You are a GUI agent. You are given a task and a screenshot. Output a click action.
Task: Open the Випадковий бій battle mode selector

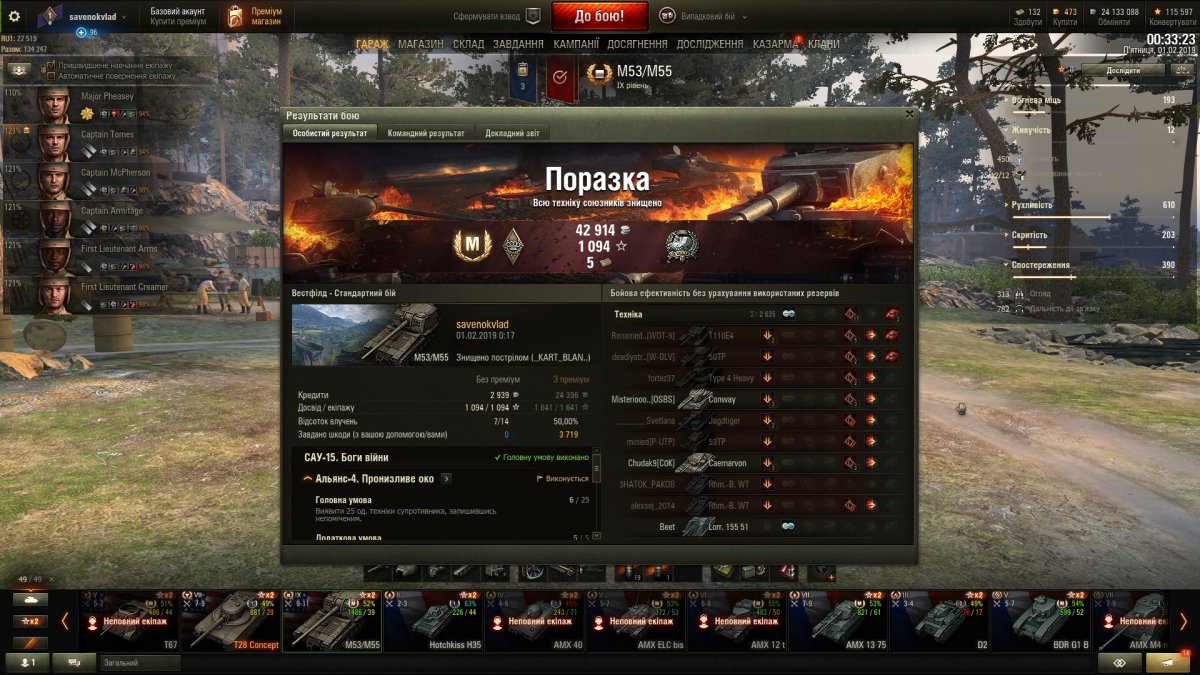click(x=700, y=16)
